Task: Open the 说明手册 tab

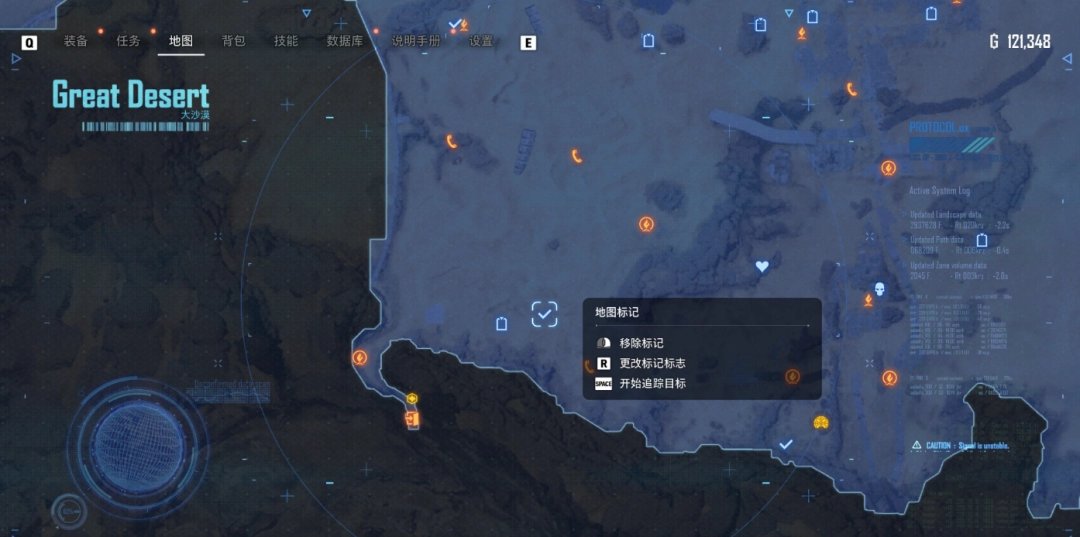Action: pyautogui.click(x=415, y=41)
